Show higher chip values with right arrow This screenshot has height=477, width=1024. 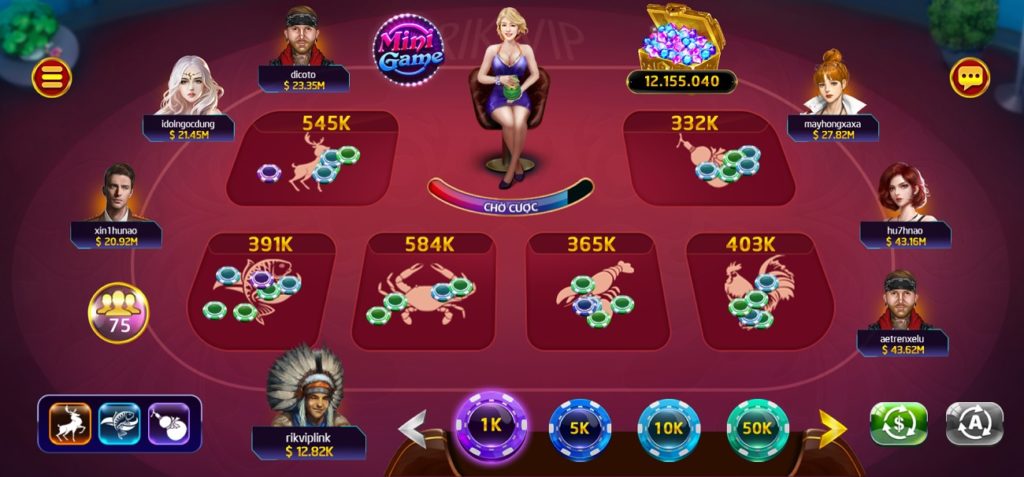click(x=832, y=428)
